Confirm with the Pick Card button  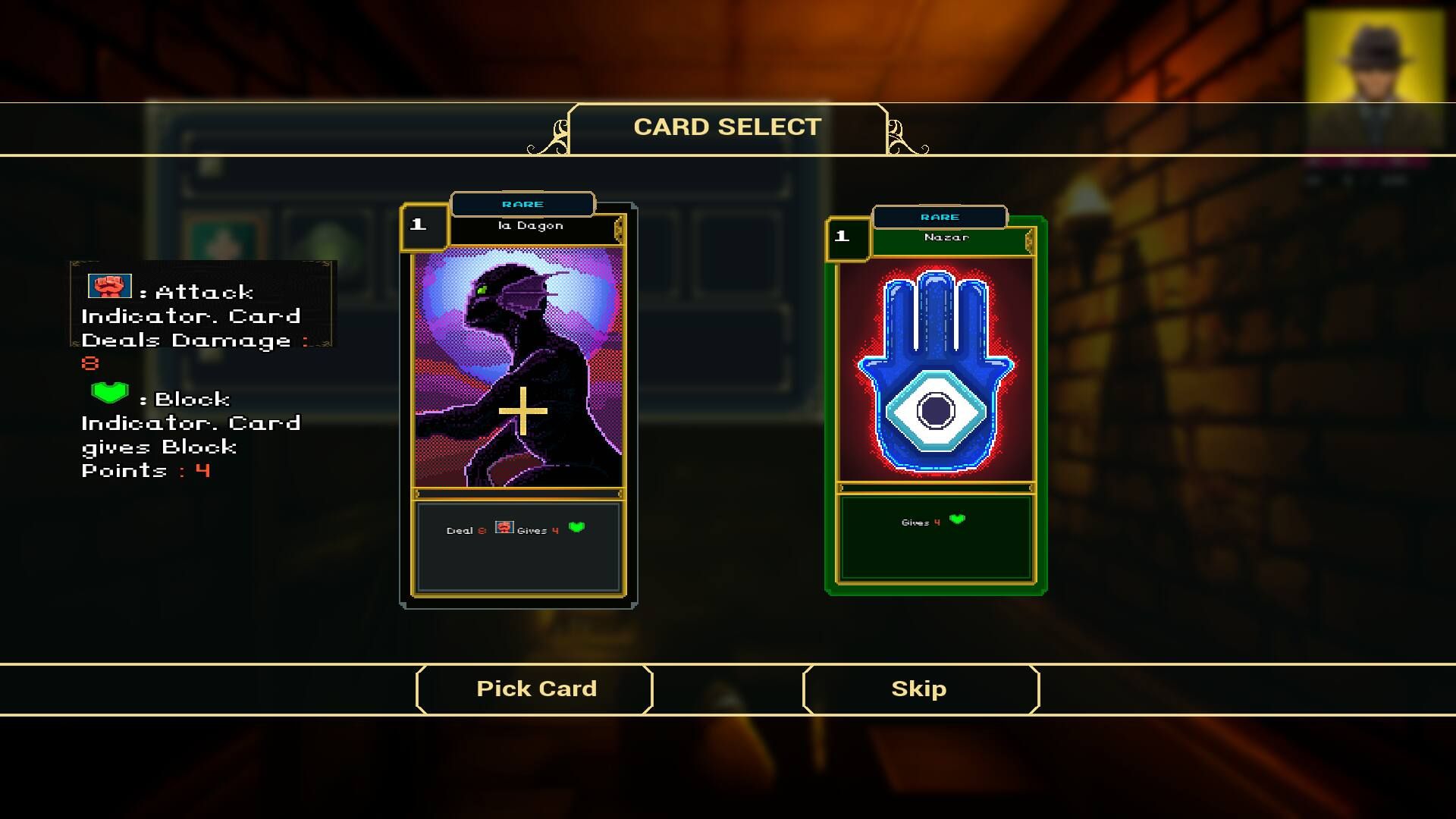coord(535,689)
